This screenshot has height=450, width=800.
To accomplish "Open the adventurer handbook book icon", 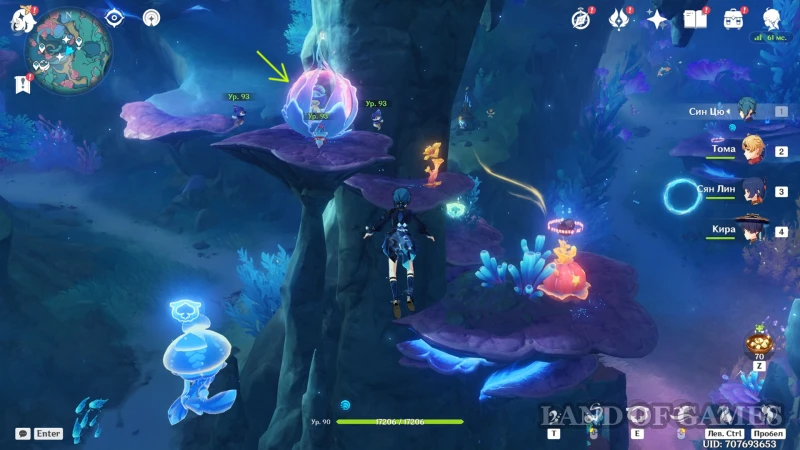I will click(695, 18).
